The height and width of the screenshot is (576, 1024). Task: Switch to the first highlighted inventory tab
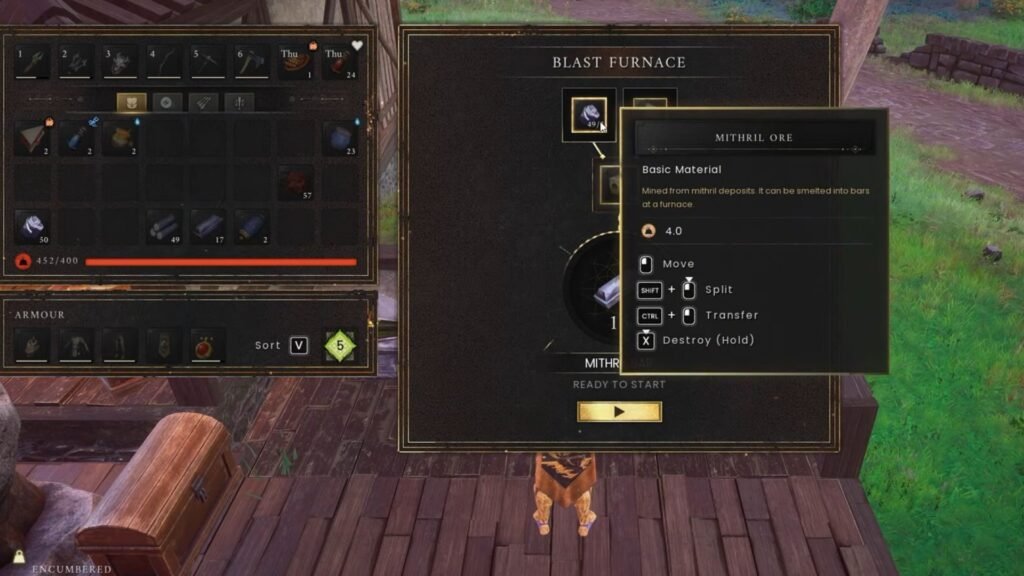point(131,102)
